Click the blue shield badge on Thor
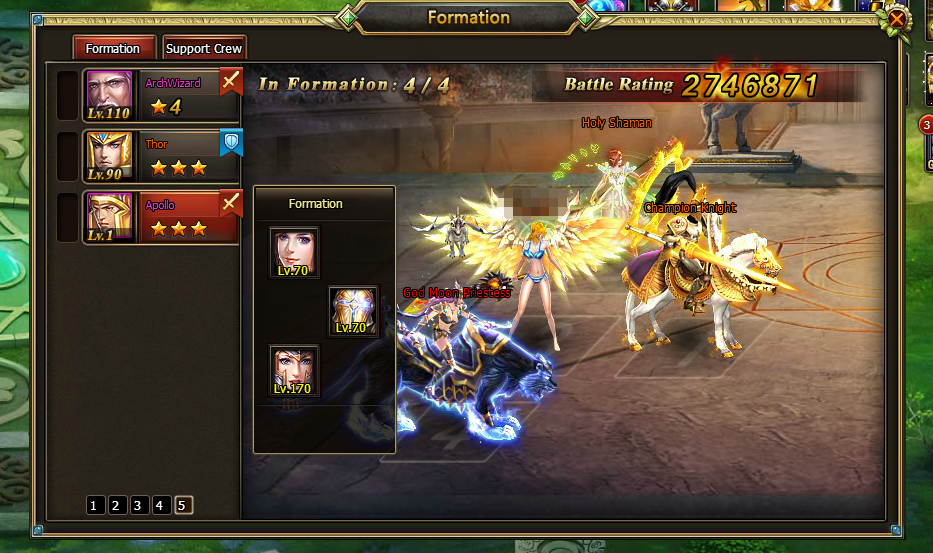Screen dimensions: 933x553 [231, 143]
